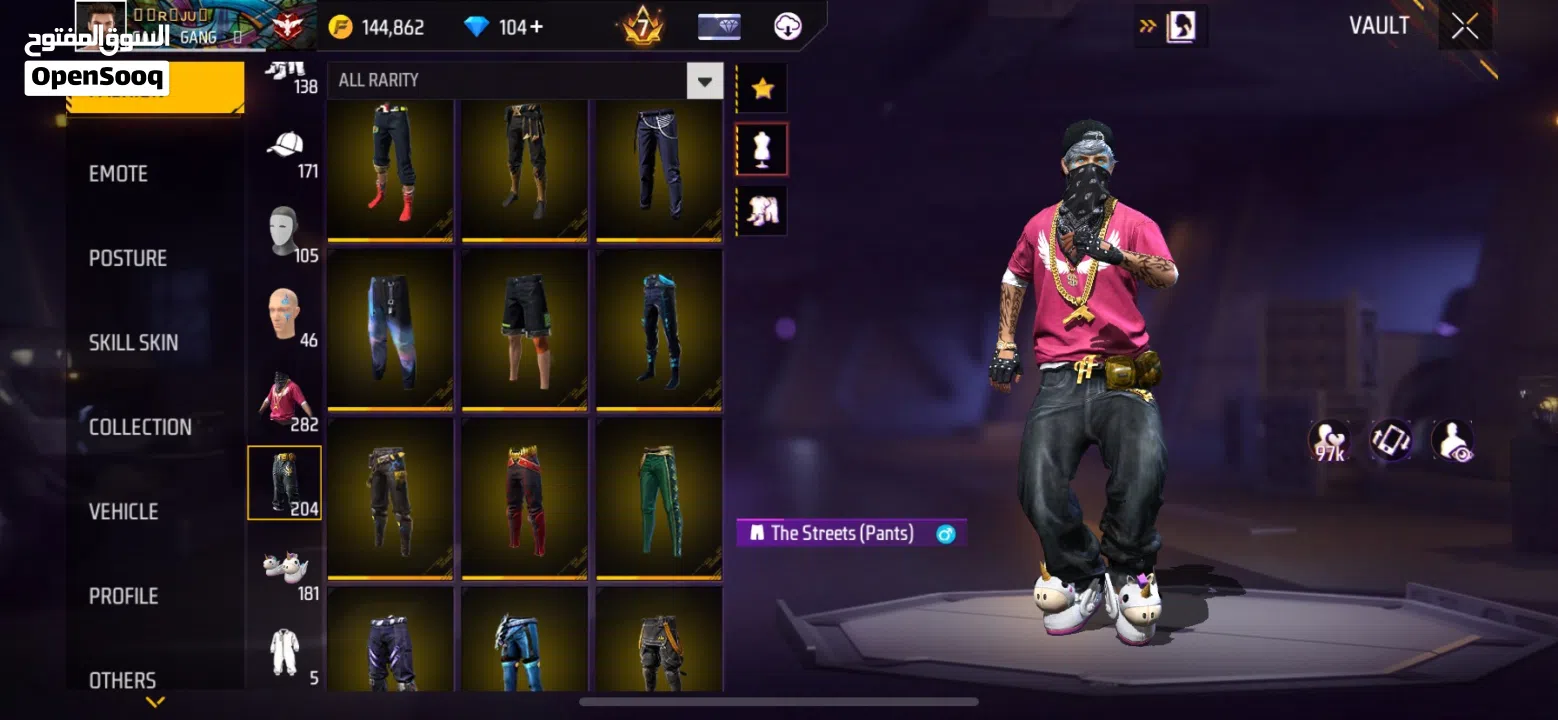This screenshot has height=720, width=1558.
Task: Select the rotate character icon
Action: (1390, 440)
